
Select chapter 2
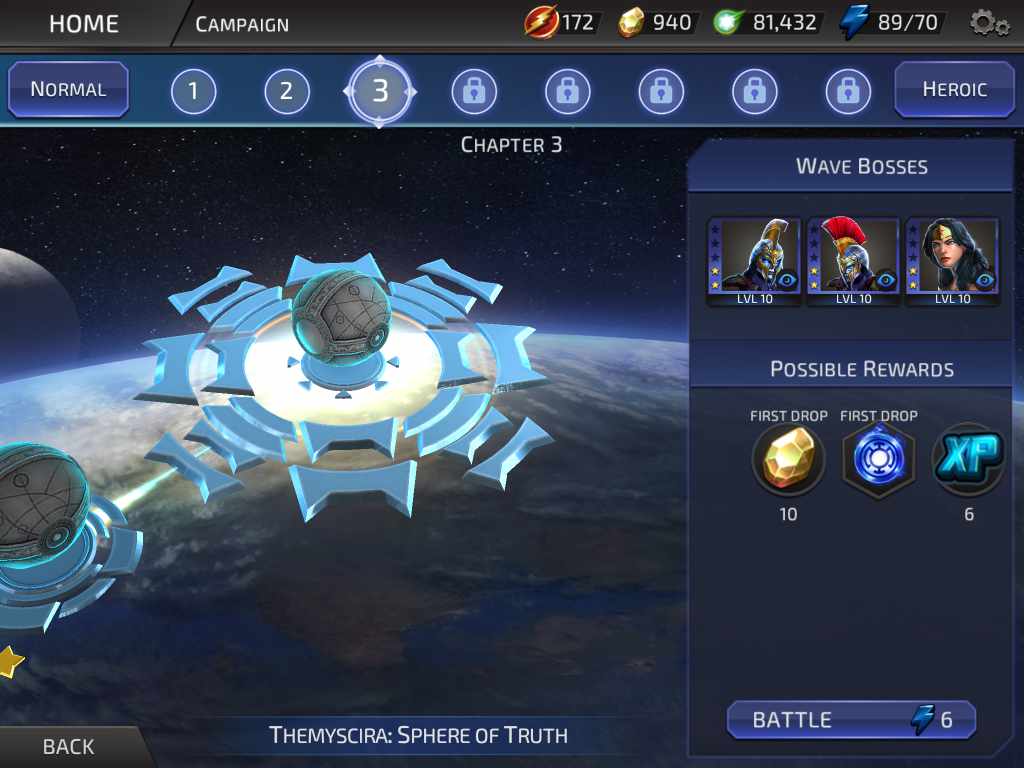(x=286, y=93)
